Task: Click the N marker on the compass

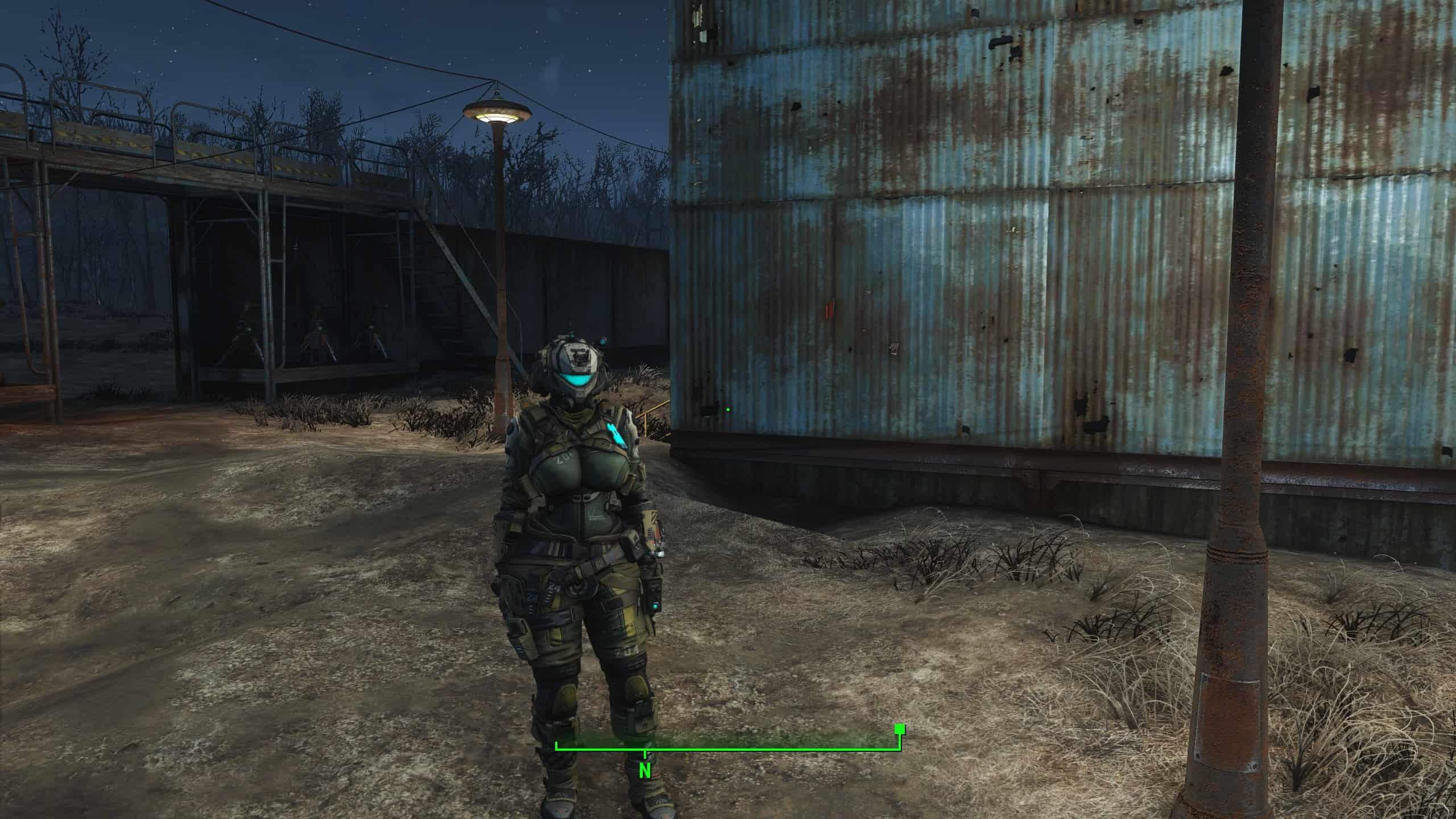Action: click(644, 771)
